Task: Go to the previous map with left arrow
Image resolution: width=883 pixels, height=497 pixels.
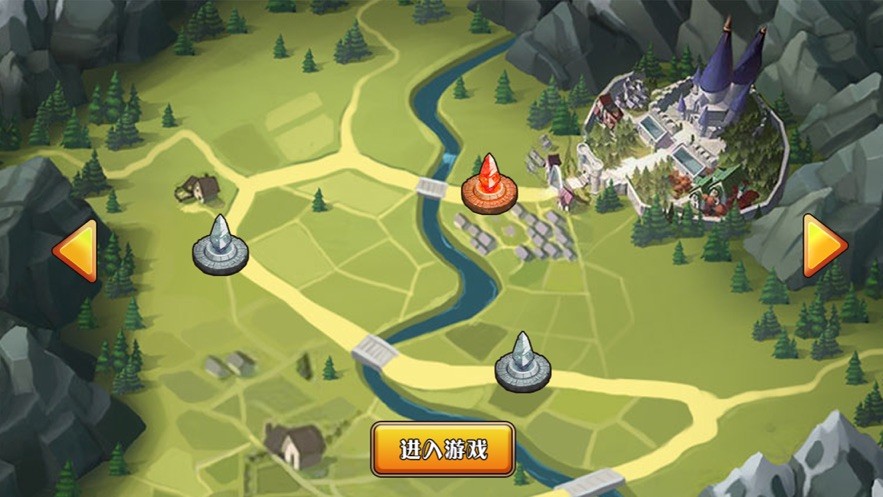Action: pyautogui.click(x=75, y=250)
